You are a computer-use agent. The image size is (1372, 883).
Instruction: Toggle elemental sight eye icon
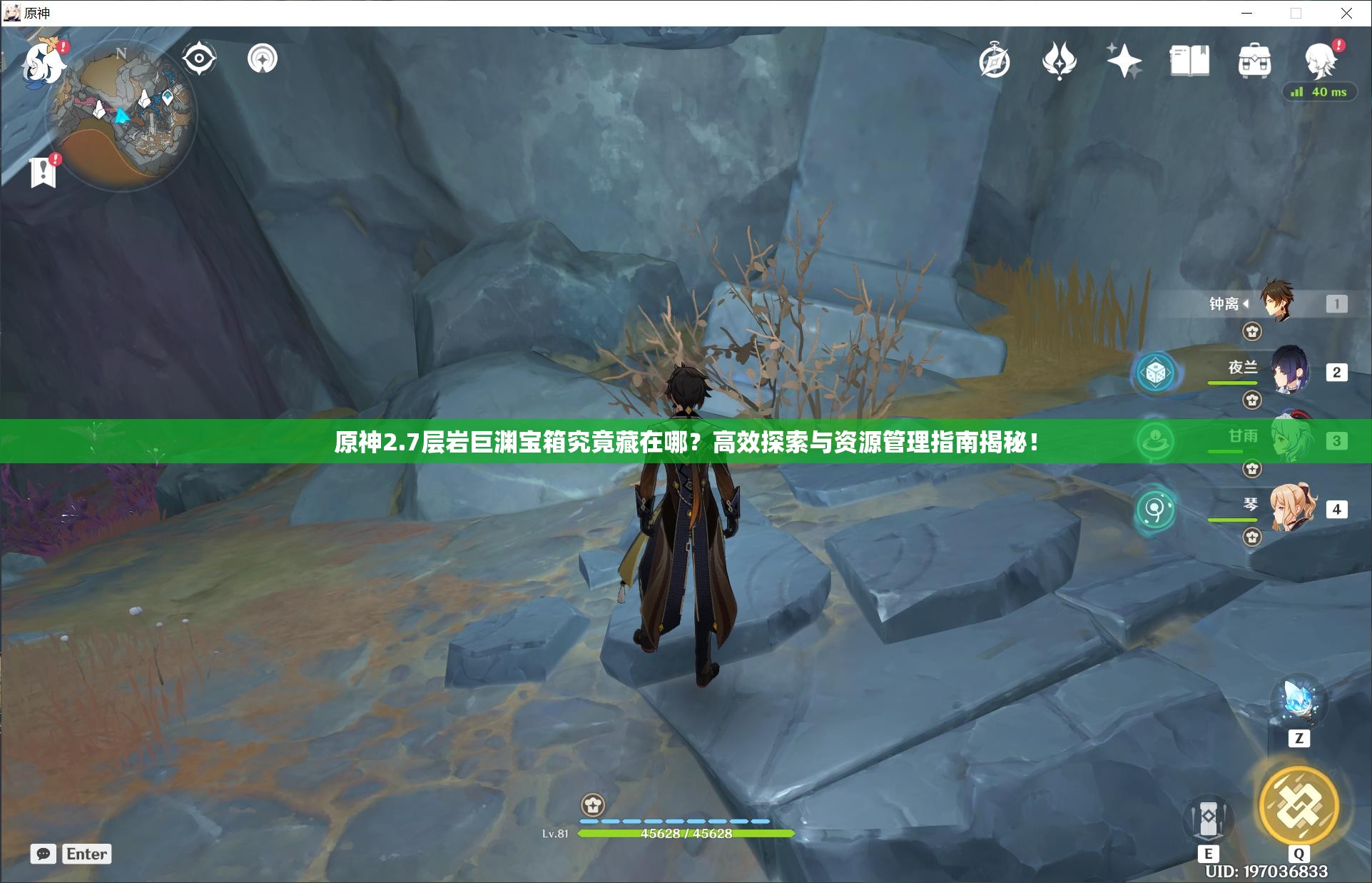pos(199,59)
